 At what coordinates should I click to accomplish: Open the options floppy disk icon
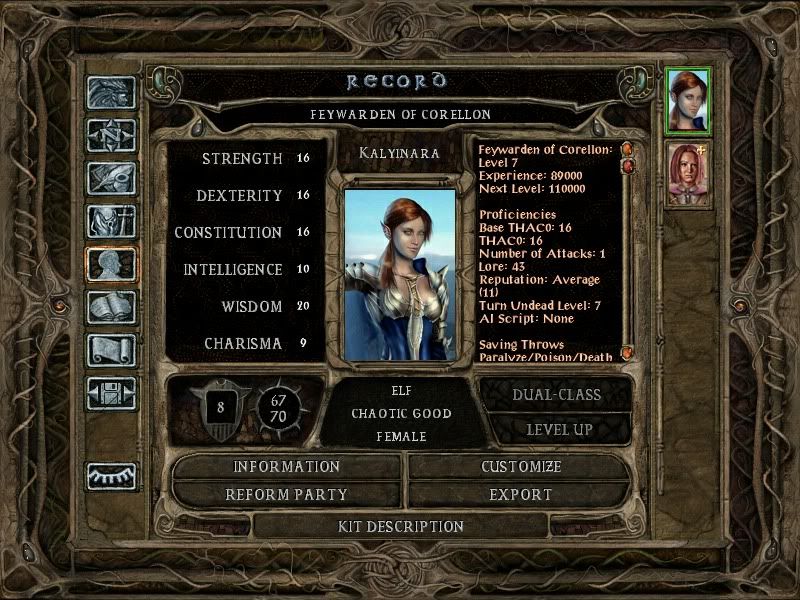111,393
